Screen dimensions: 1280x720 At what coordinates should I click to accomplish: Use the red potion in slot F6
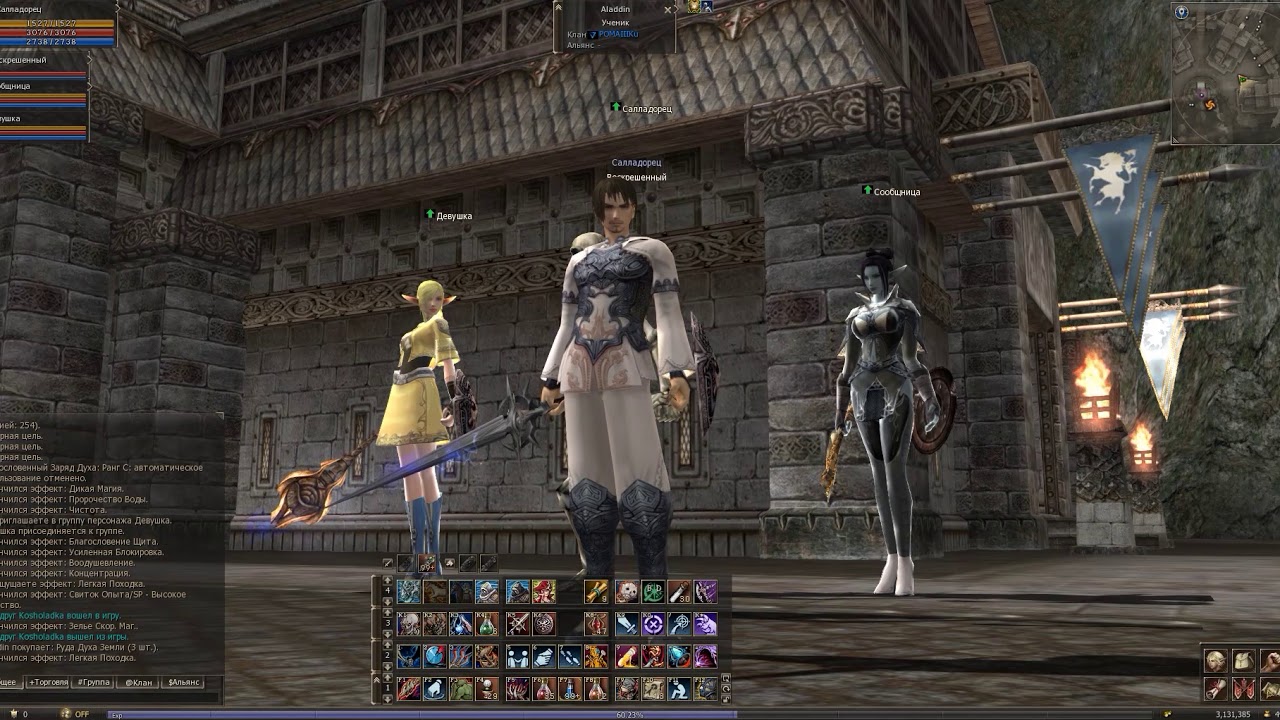pyautogui.click(x=544, y=689)
